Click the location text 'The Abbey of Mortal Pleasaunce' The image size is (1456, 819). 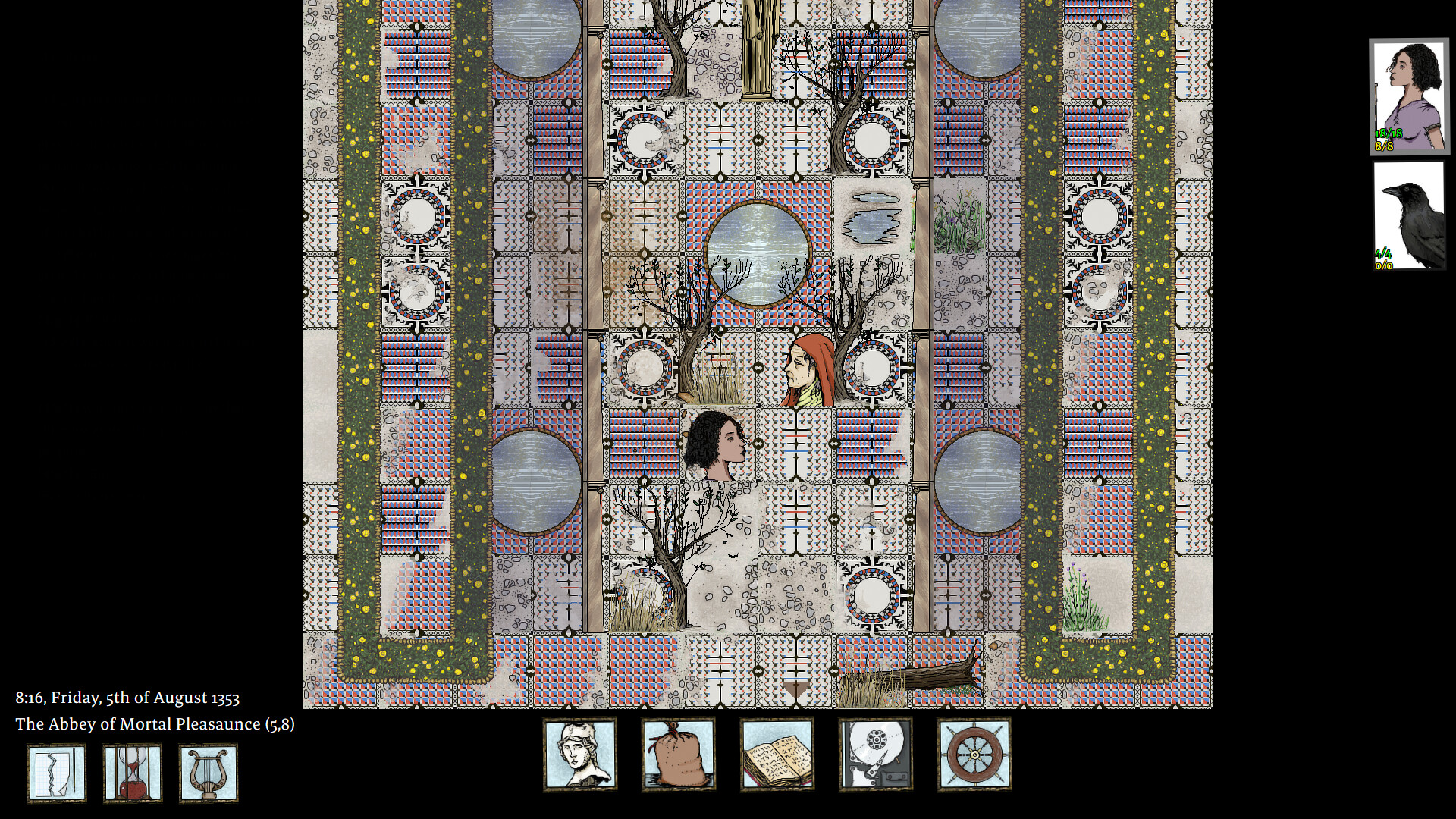(x=155, y=724)
